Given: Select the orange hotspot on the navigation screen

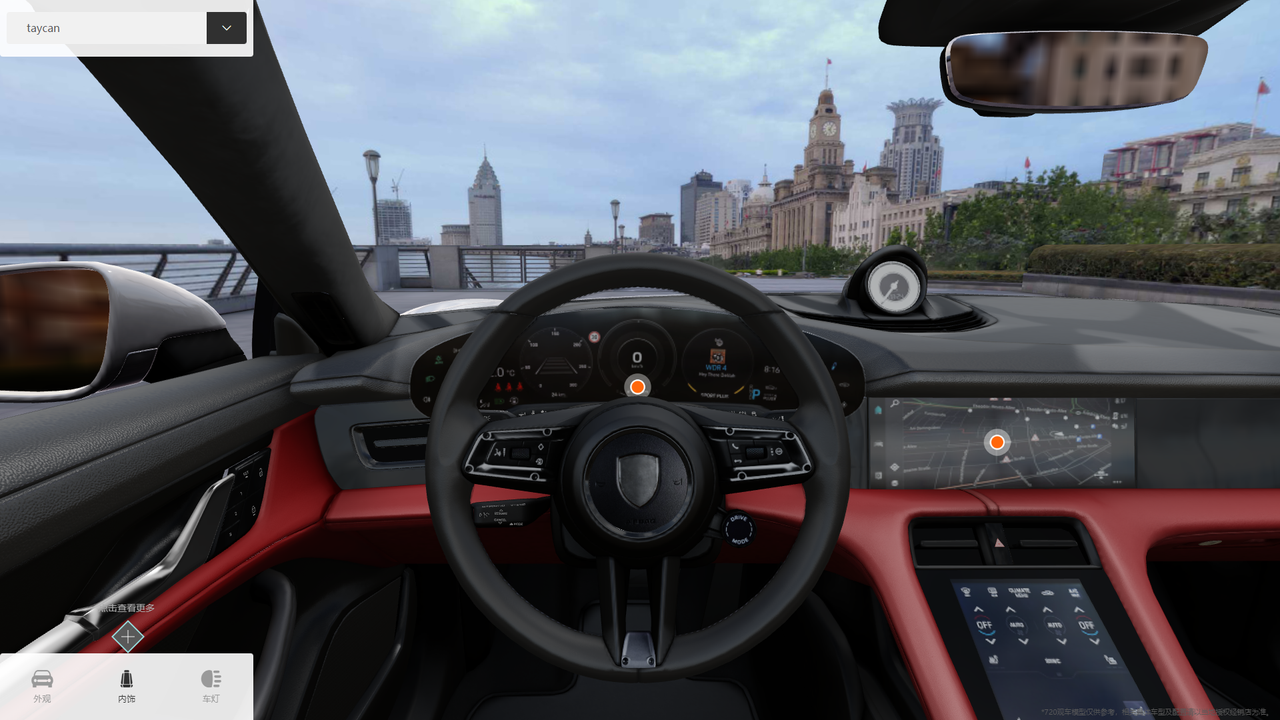Looking at the screenshot, I should point(996,442).
